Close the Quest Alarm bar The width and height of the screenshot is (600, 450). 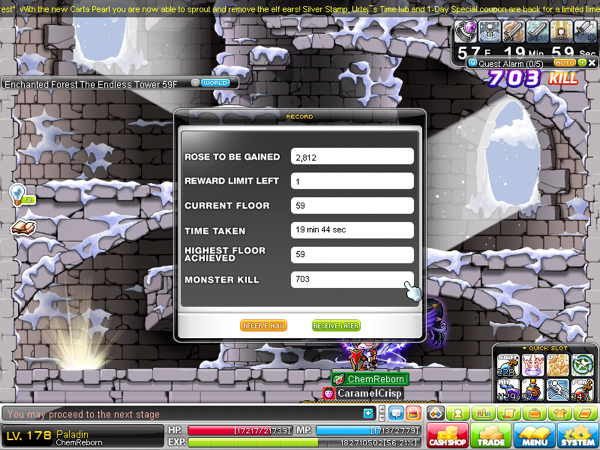(x=592, y=61)
